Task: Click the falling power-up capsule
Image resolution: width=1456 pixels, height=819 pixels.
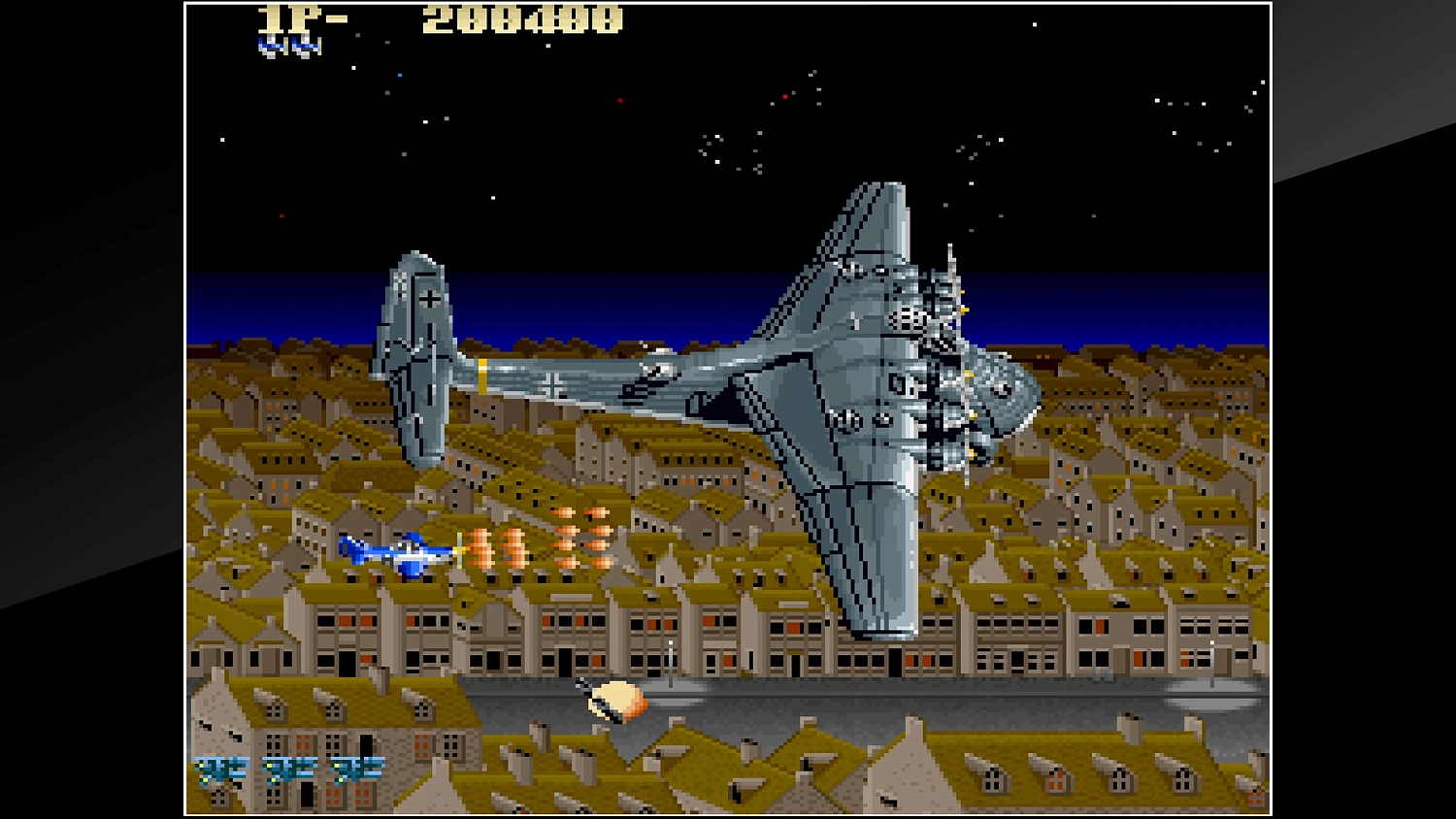Action: (x=618, y=697)
